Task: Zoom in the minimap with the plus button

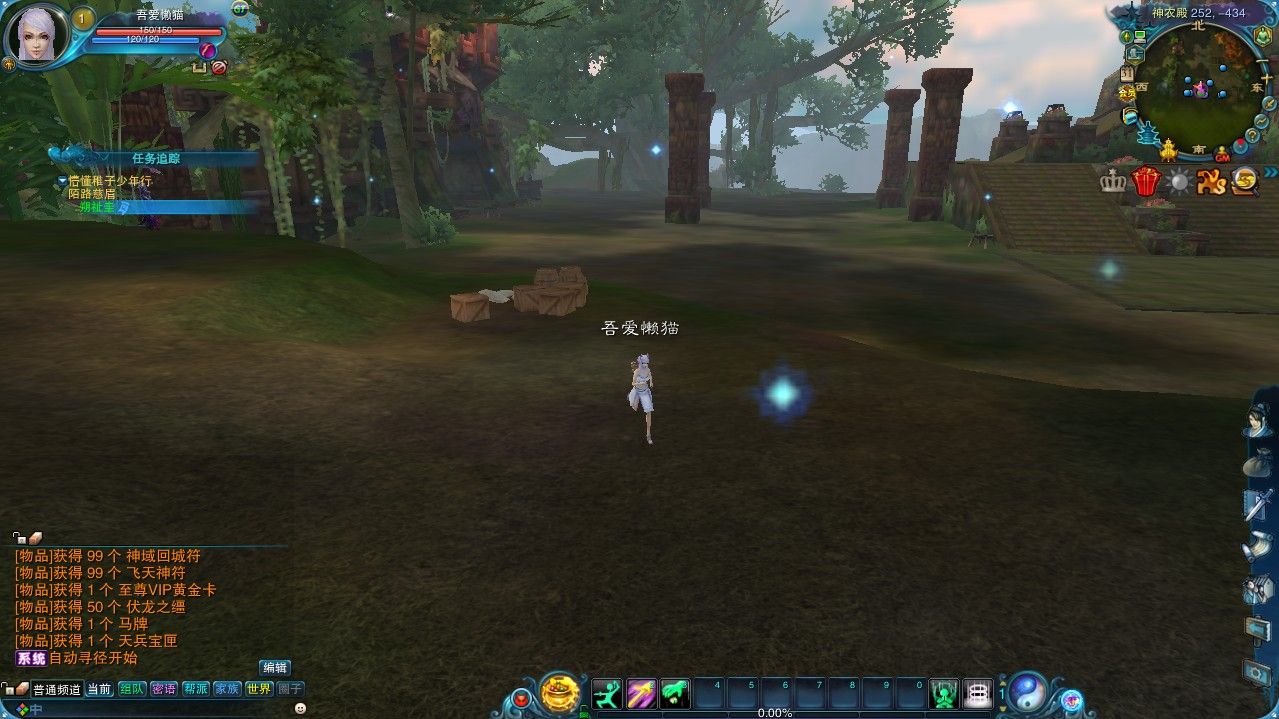Action: coord(1266,77)
